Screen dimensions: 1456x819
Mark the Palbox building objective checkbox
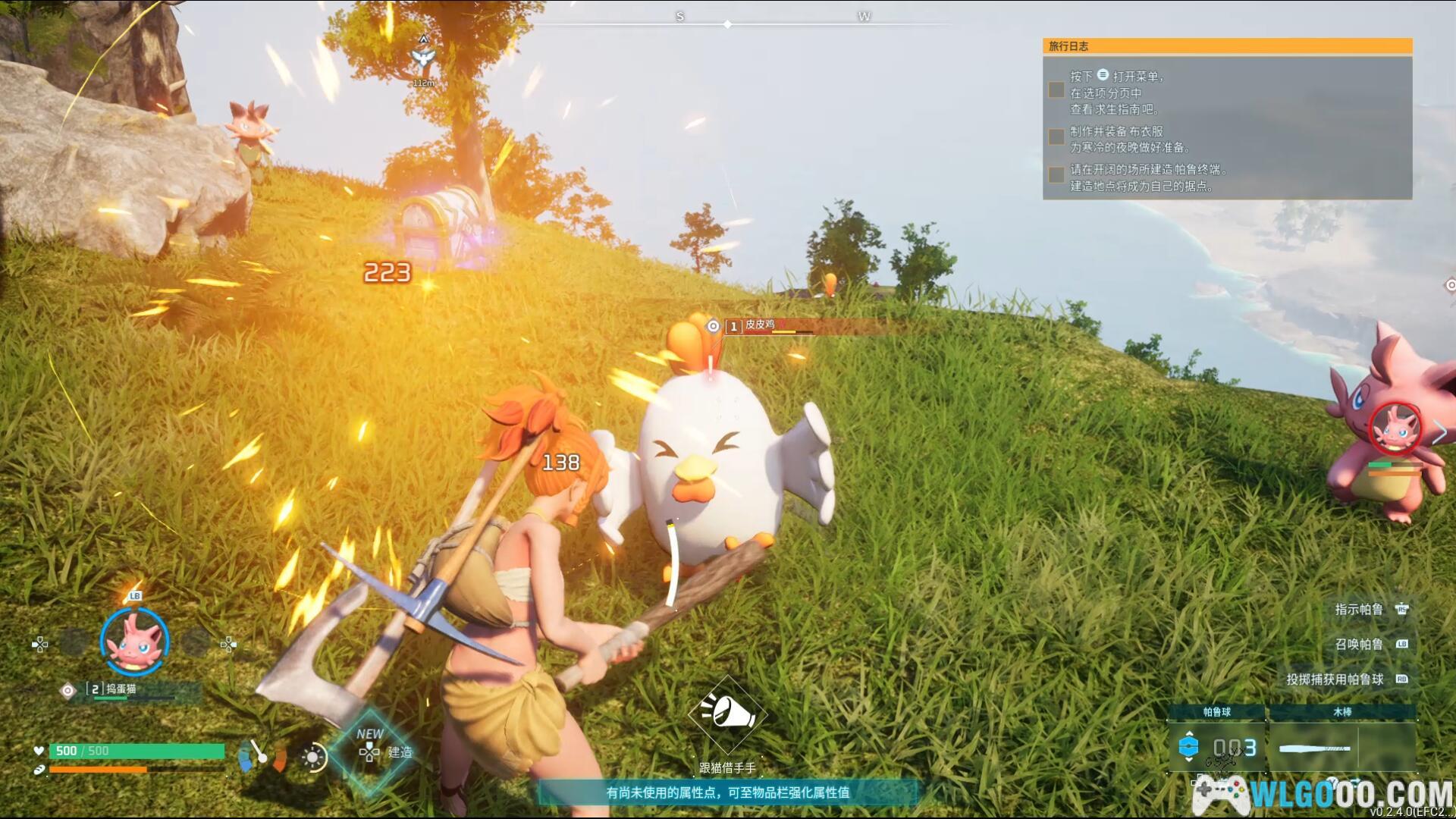click(x=1056, y=175)
